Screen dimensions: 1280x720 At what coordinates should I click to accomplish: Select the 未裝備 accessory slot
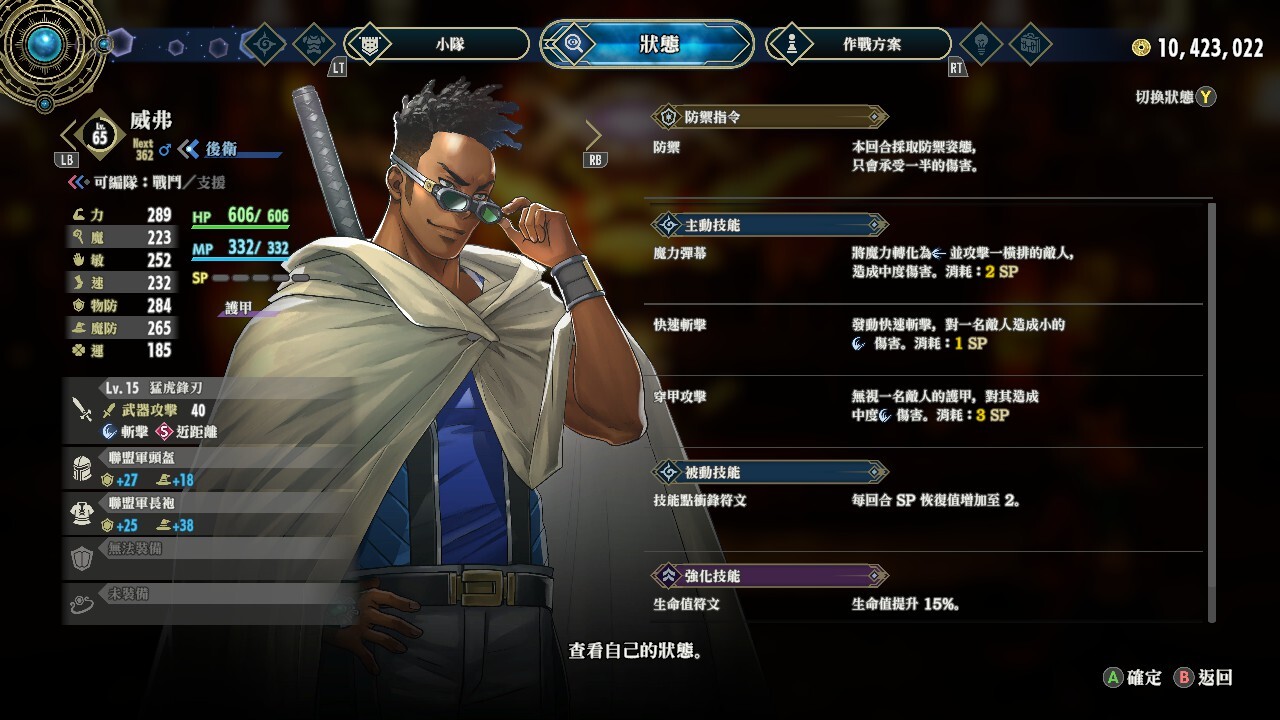(x=210, y=601)
